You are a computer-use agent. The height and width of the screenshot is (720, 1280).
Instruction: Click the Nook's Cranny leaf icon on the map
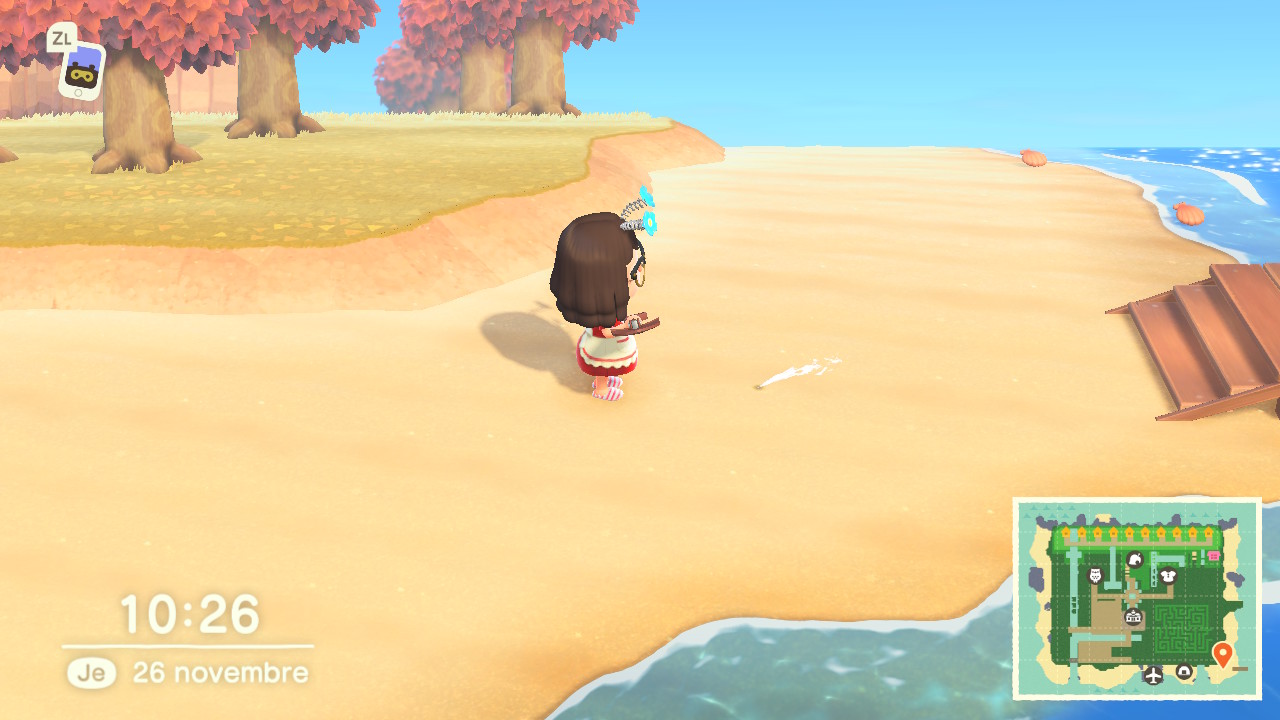pyautogui.click(x=1135, y=559)
